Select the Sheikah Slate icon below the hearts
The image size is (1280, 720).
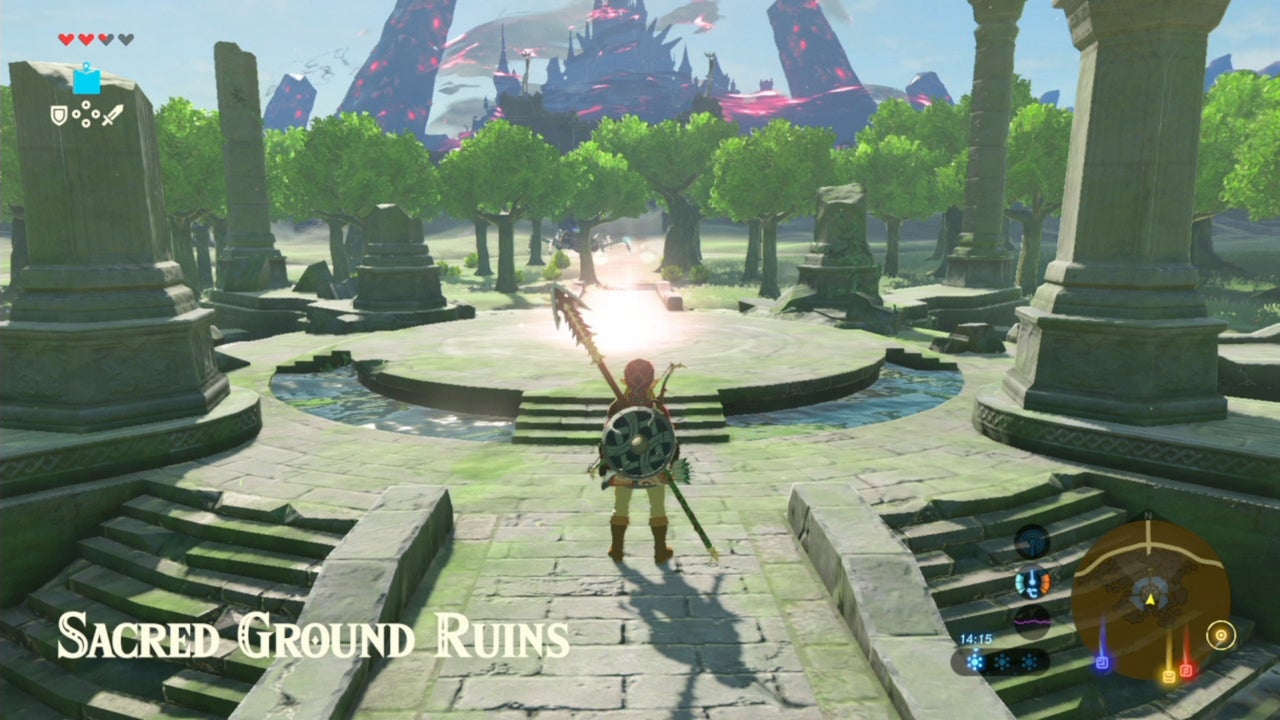click(x=87, y=80)
